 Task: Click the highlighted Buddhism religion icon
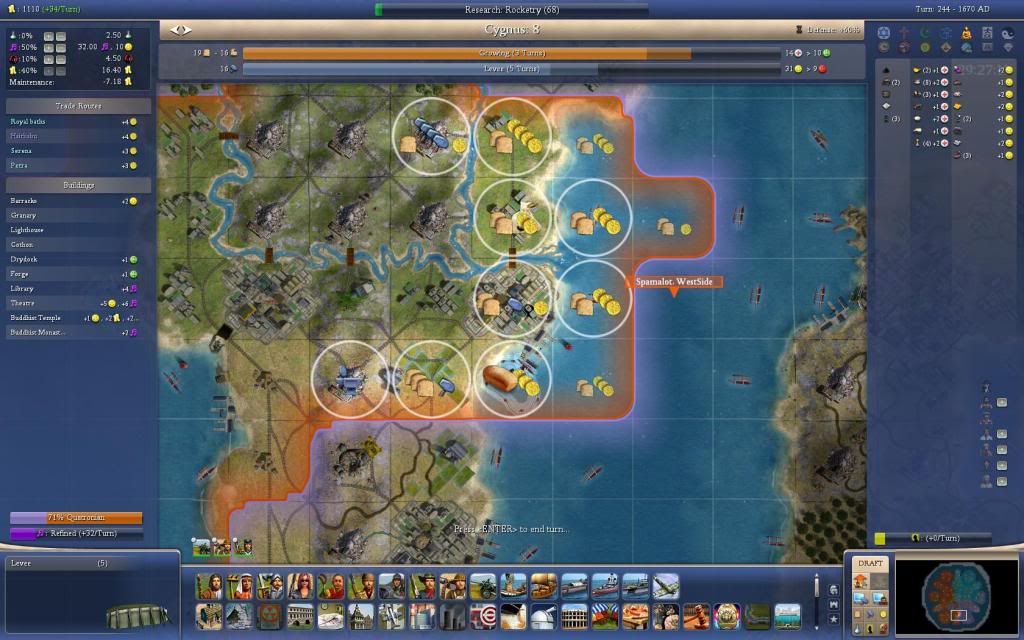pos(966,33)
